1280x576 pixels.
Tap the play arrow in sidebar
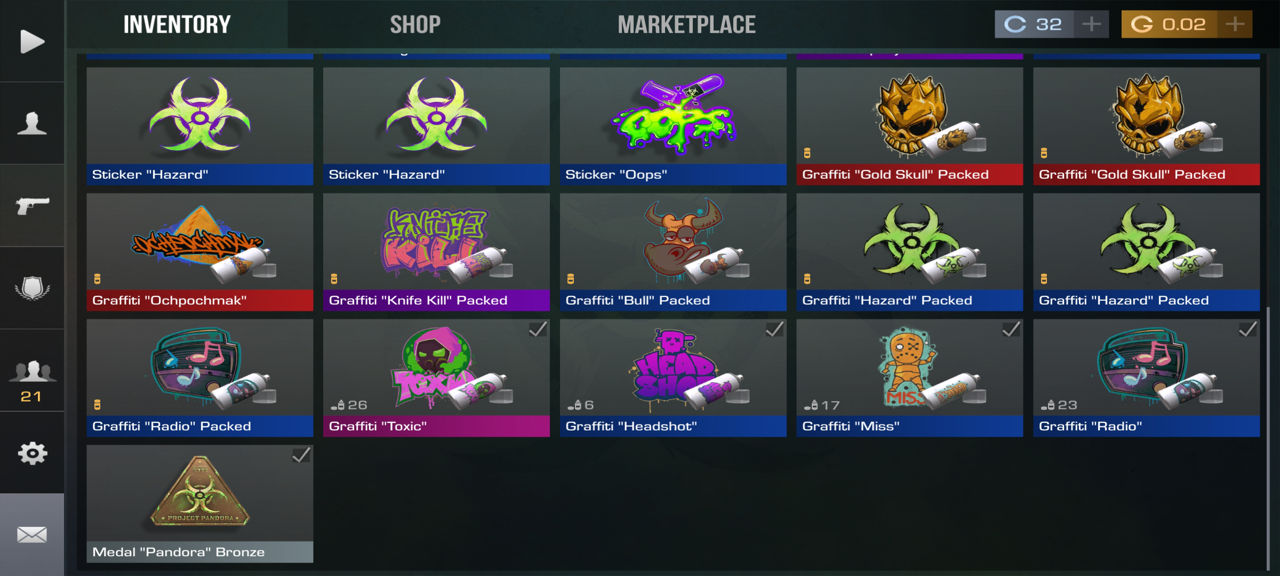tap(32, 41)
